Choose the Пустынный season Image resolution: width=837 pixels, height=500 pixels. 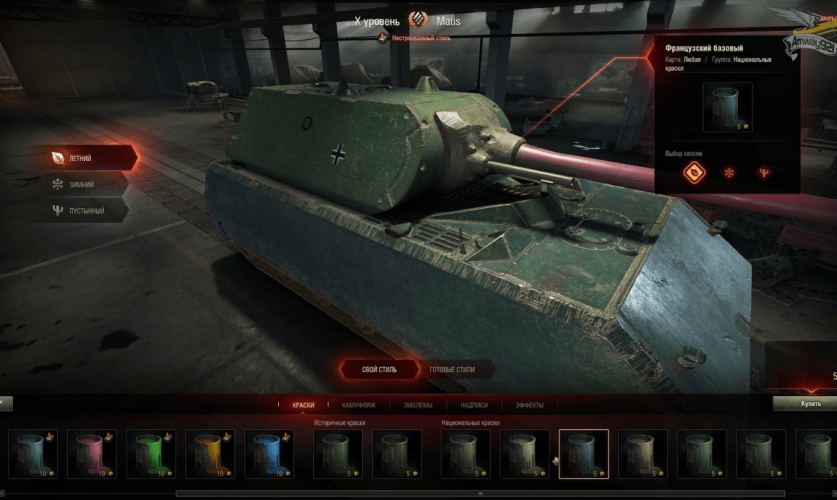(85, 210)
